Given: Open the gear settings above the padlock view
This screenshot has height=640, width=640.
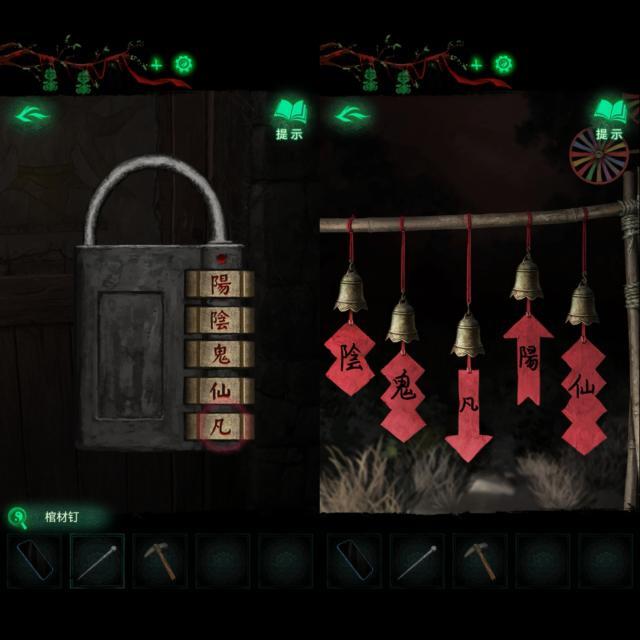Looking at the screenshot, I should (x=184, y=65).
